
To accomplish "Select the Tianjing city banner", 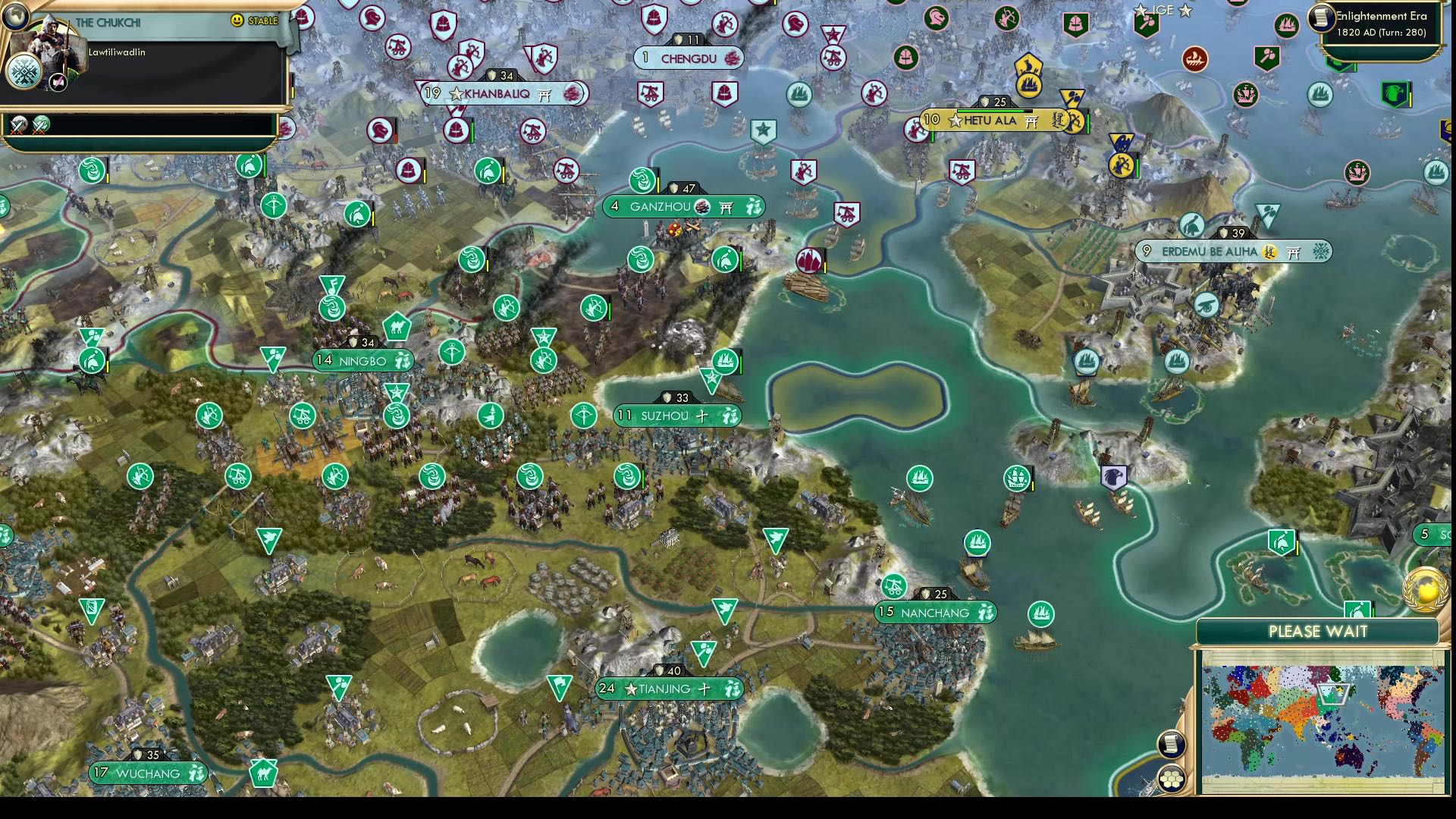I will [667, 689].
